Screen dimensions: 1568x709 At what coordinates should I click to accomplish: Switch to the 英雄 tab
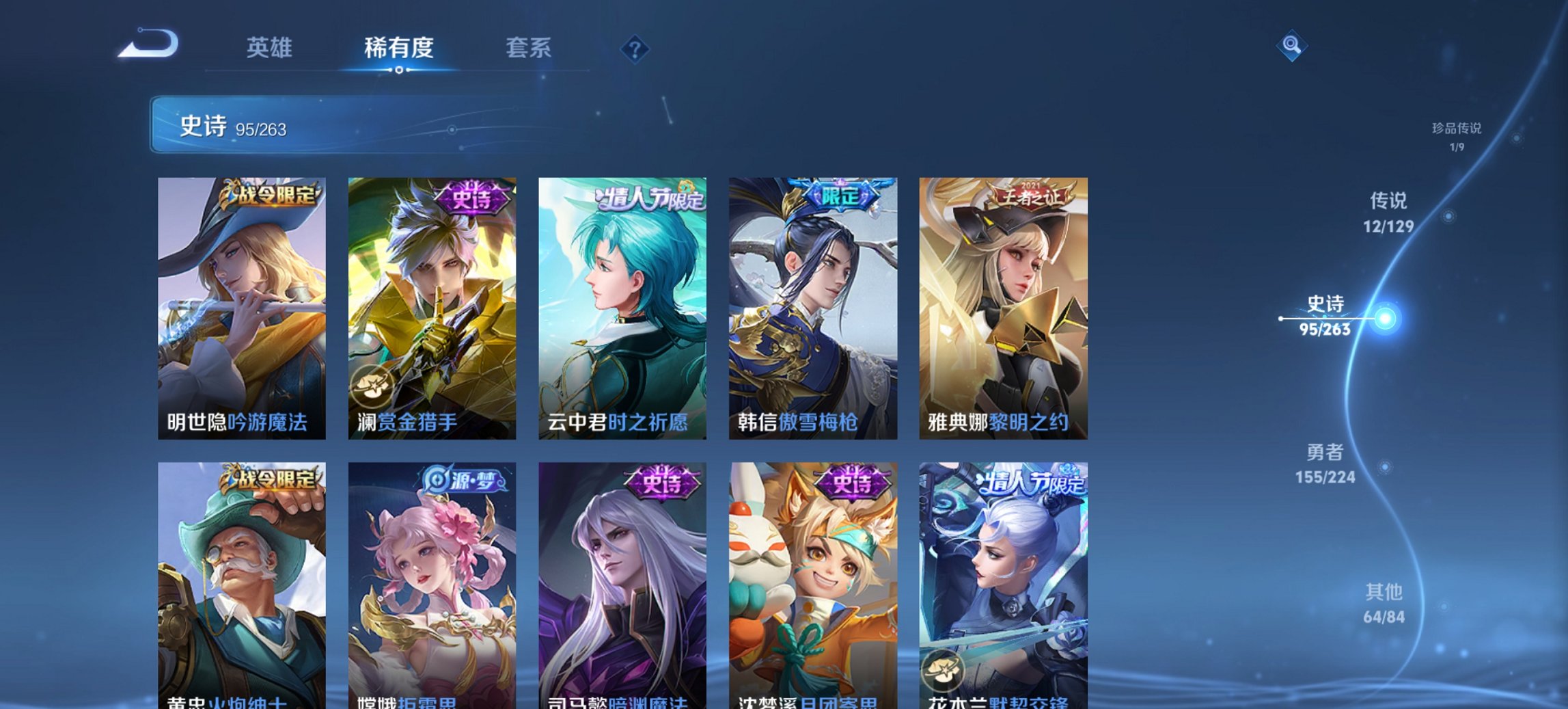pyautogui.click(x=272, y=48)
